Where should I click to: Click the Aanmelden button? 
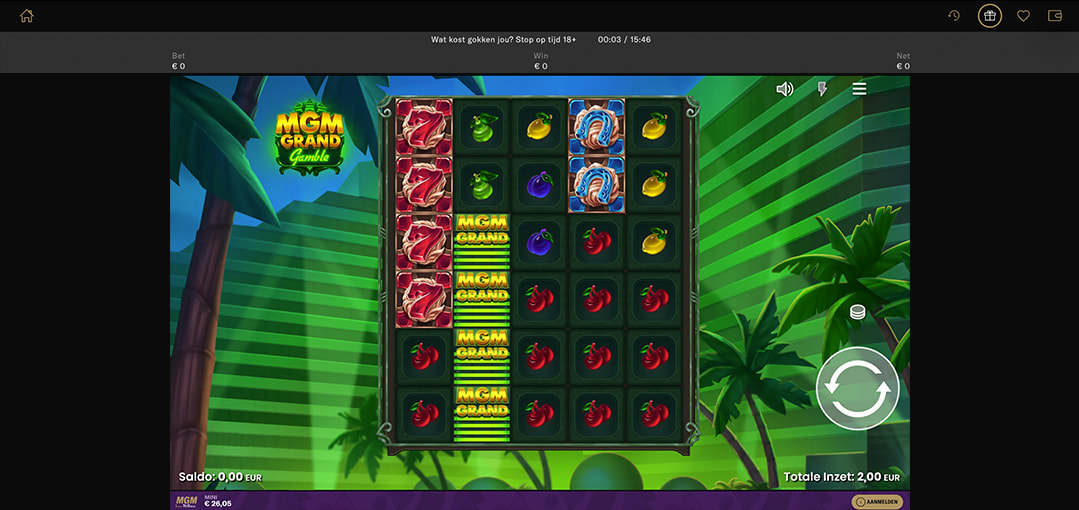click(877, 502)
